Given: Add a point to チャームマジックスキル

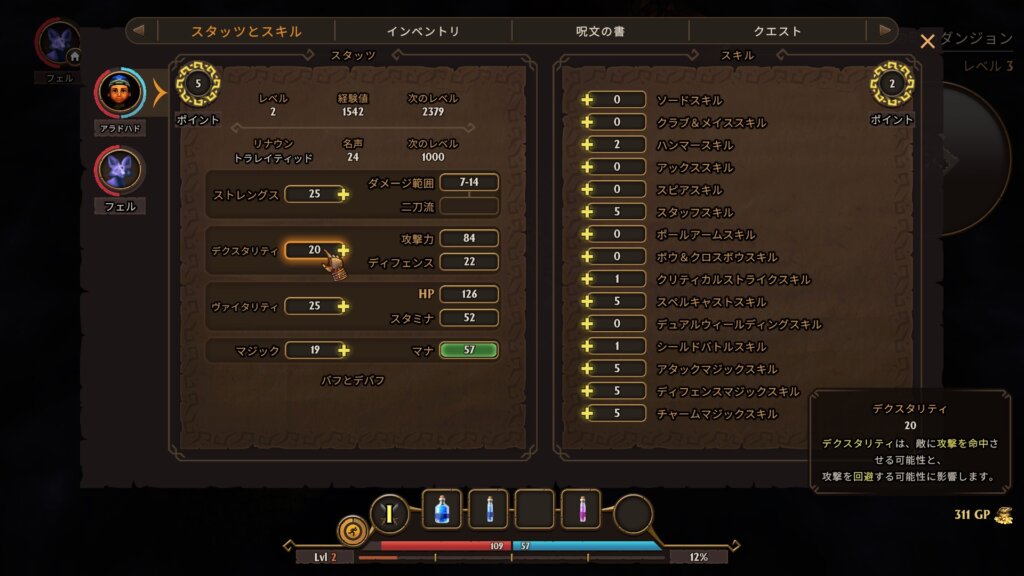Looking at the screenshot, I should [x=587, y=413].
